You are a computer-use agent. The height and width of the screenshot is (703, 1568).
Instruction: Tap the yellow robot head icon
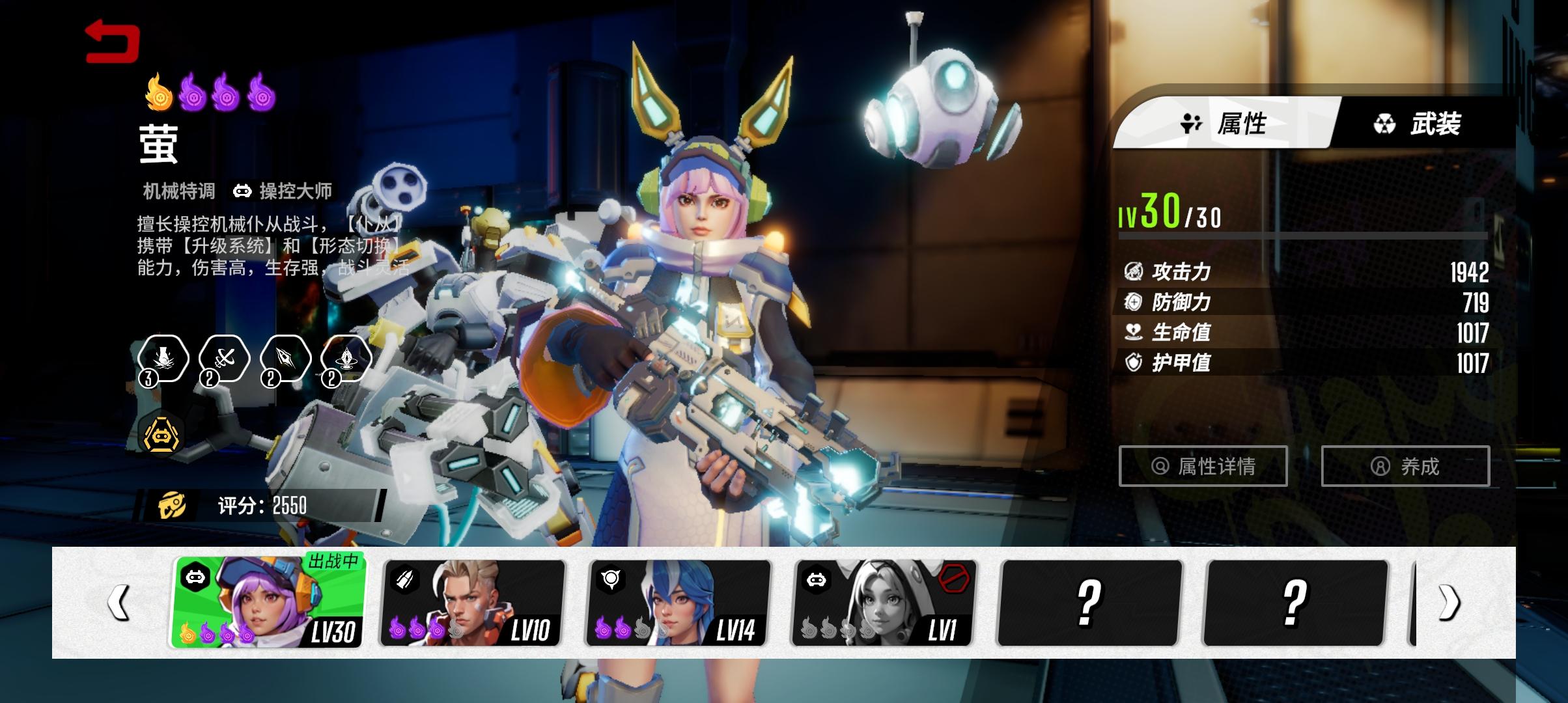[161, 434]
